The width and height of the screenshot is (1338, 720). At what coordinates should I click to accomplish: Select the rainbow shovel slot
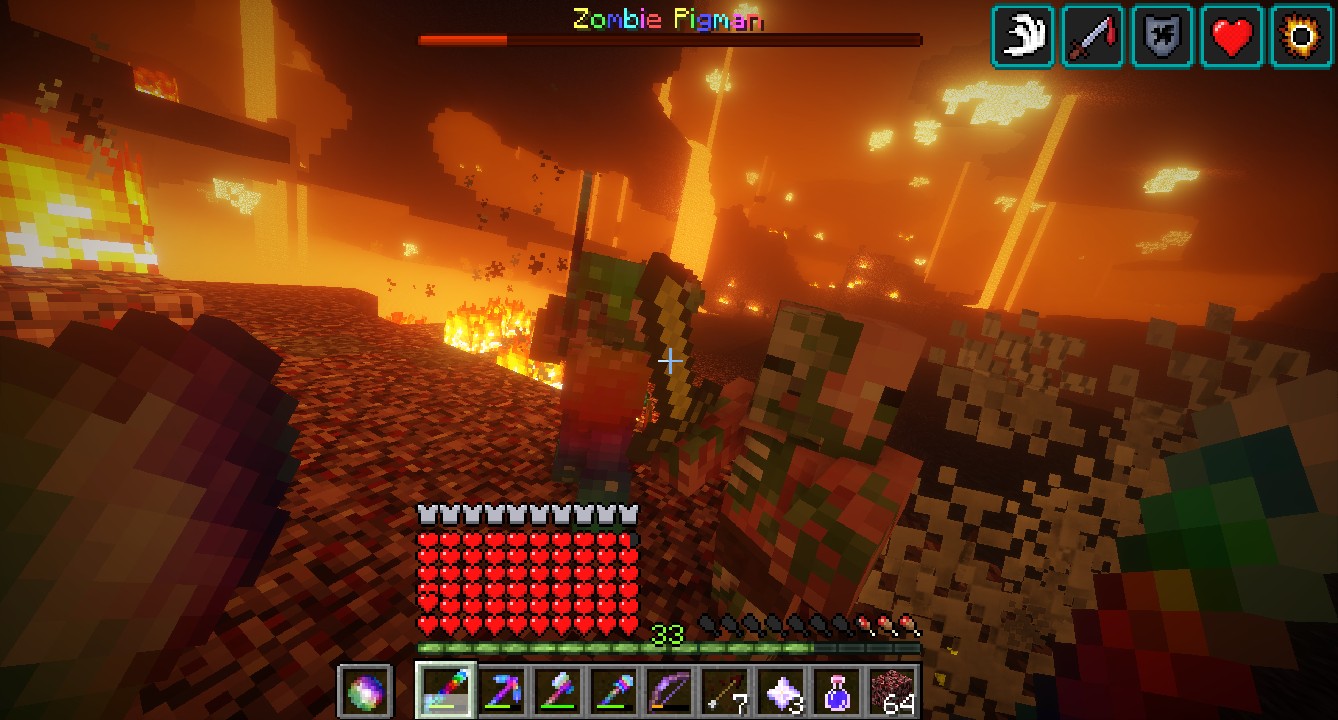pyautogui.click(x=612, y=690)
